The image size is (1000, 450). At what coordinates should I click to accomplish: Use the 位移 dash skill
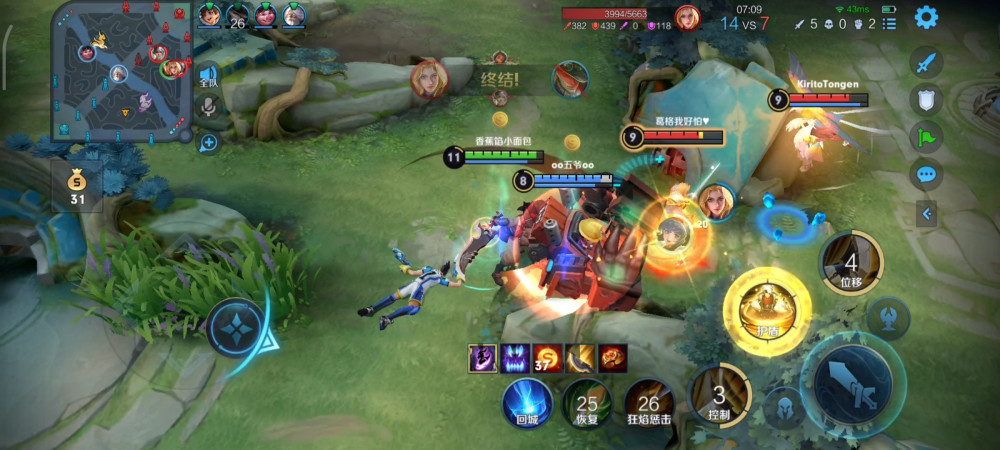pos(851,263)
